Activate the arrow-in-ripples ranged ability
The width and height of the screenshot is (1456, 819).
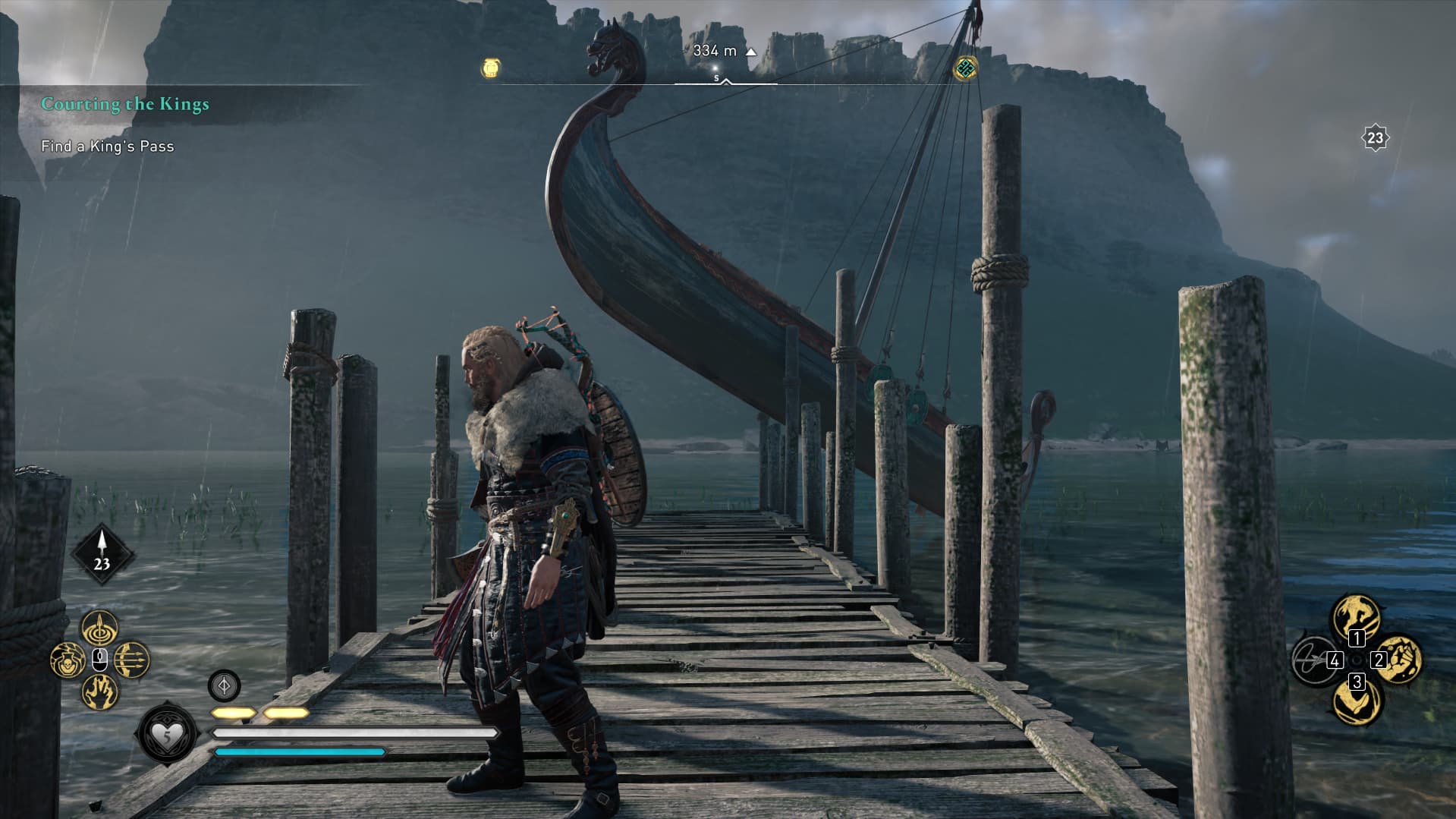click(100, 628)
